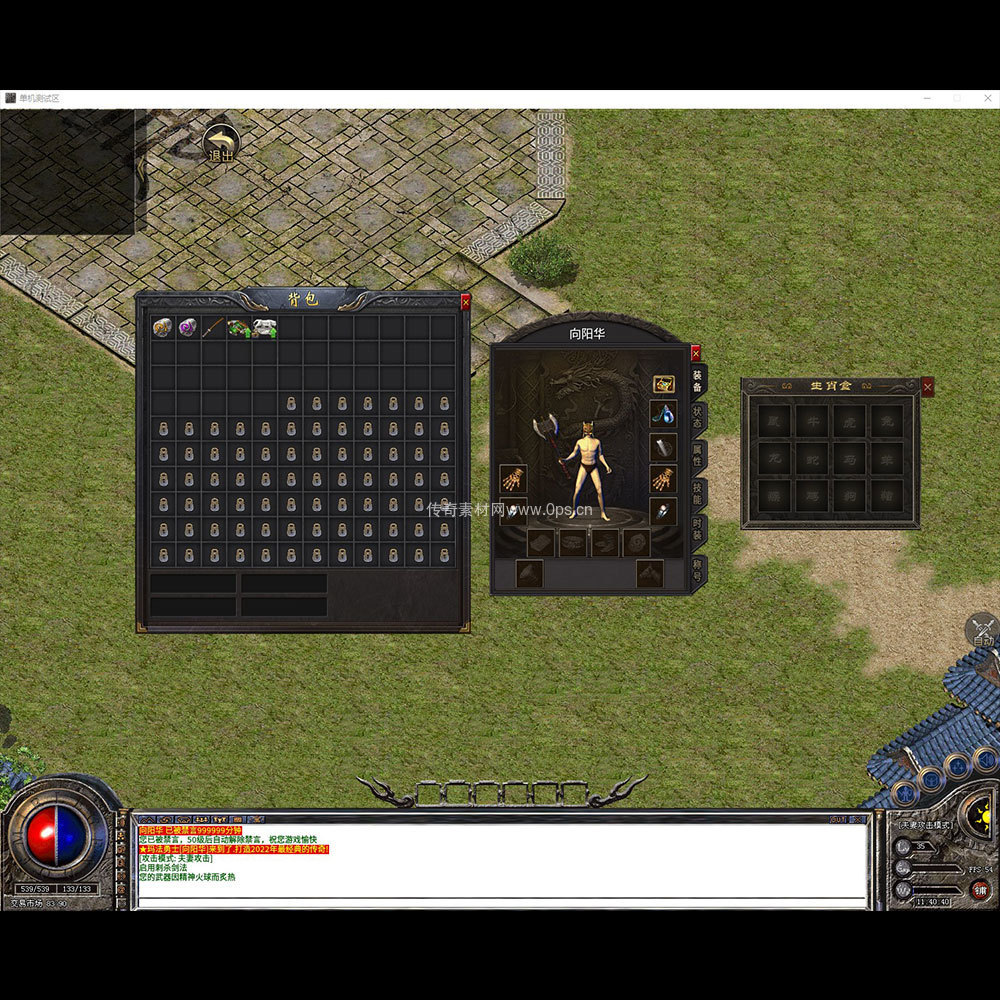Select the 虎 tiger zodiac slot

pyautogui.click(x=849, y=421)
